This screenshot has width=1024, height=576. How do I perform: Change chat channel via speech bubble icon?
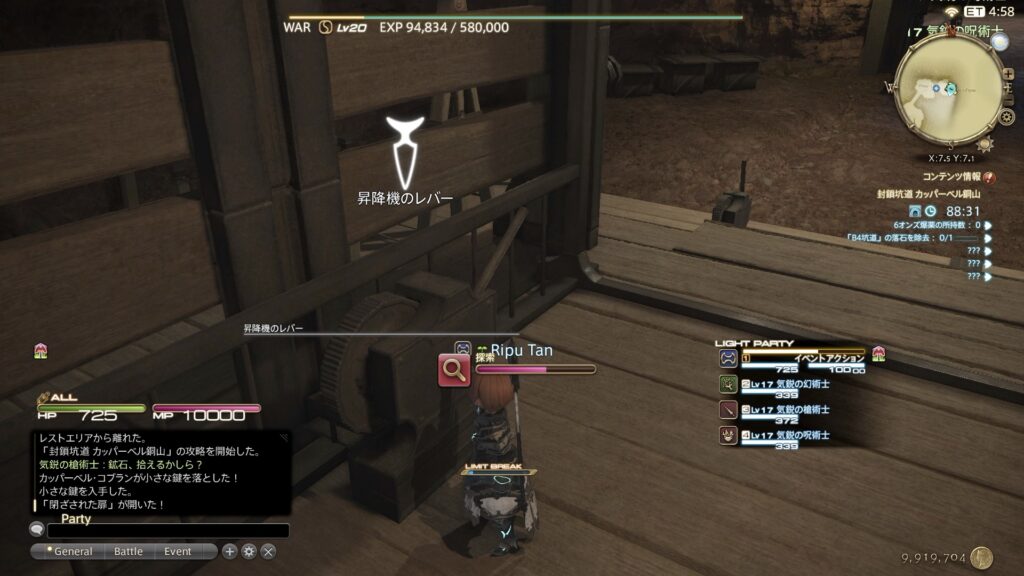pyautogui.click(x=37, y=530)
